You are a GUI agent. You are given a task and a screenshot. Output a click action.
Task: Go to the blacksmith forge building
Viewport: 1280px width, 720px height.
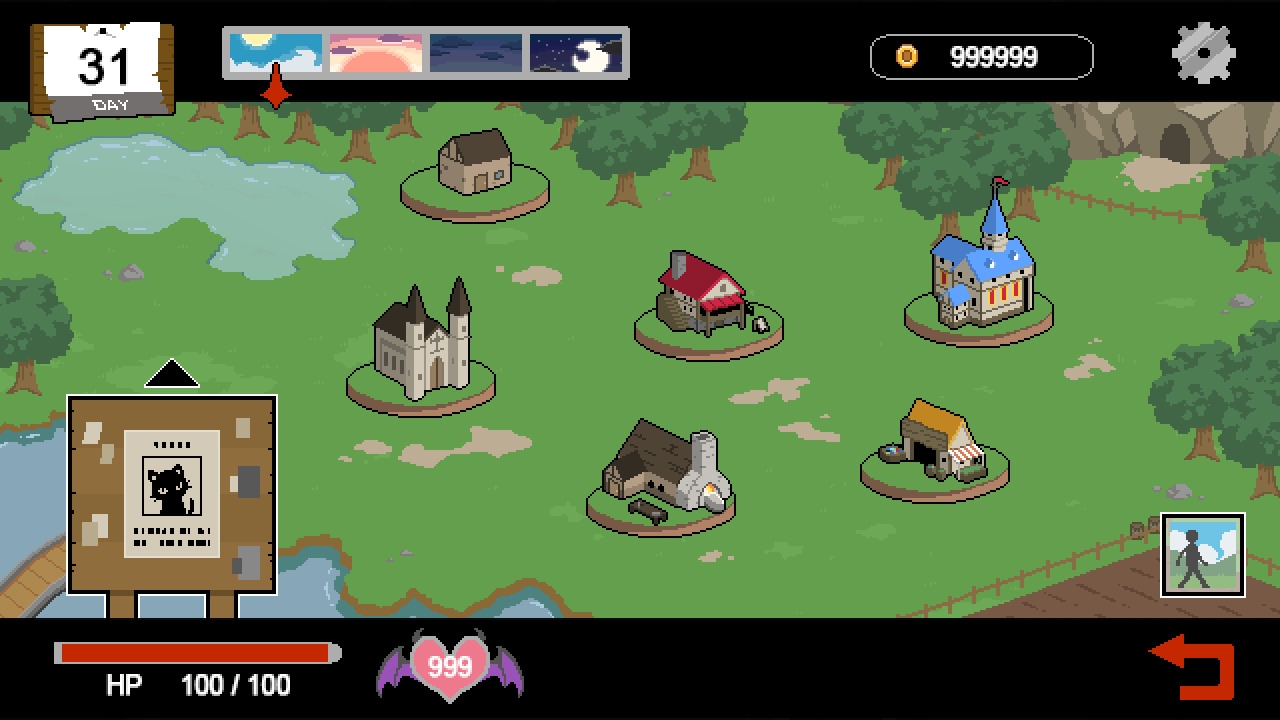click(x=662, y=472)
